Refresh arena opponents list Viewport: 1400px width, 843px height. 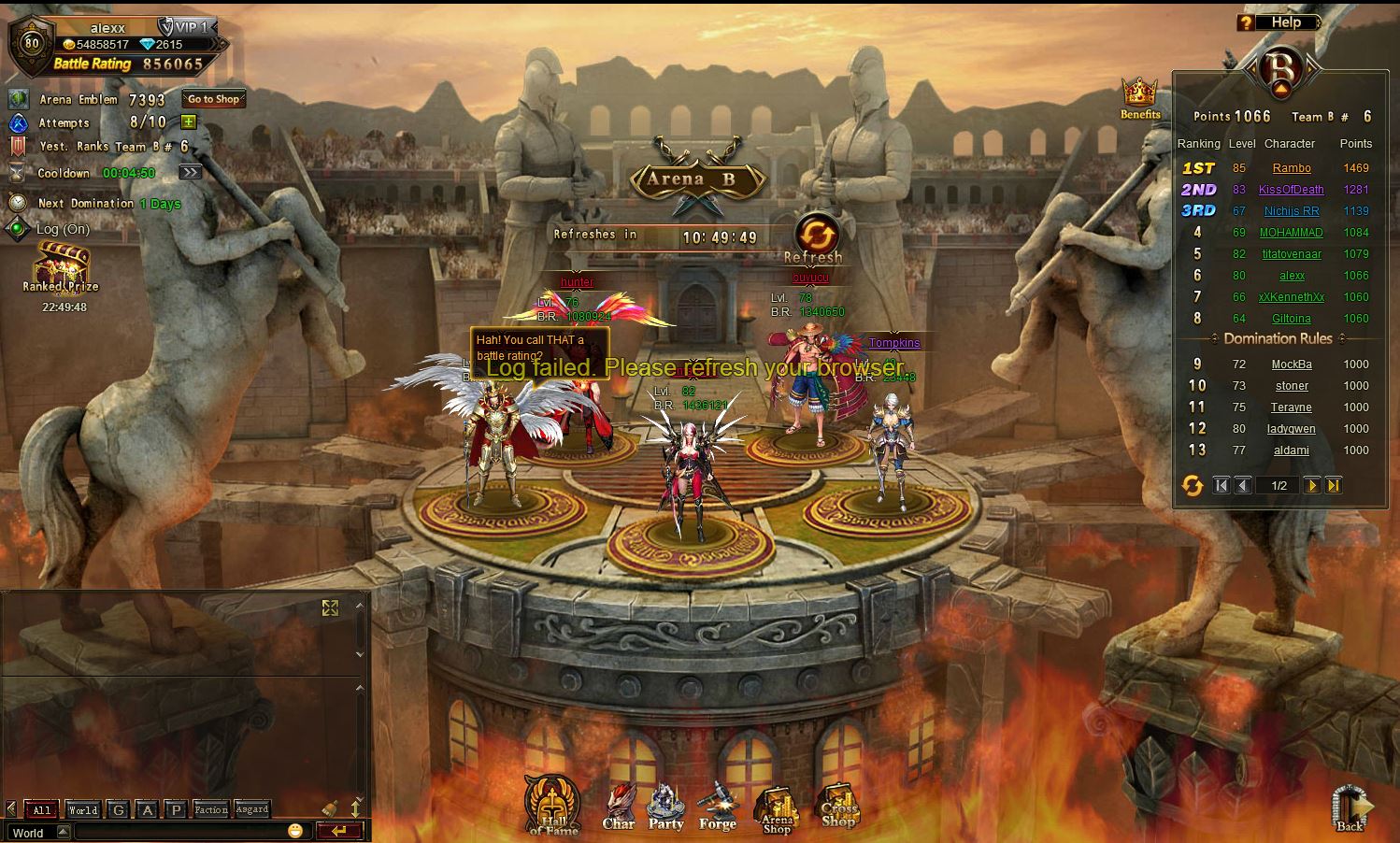815,235
